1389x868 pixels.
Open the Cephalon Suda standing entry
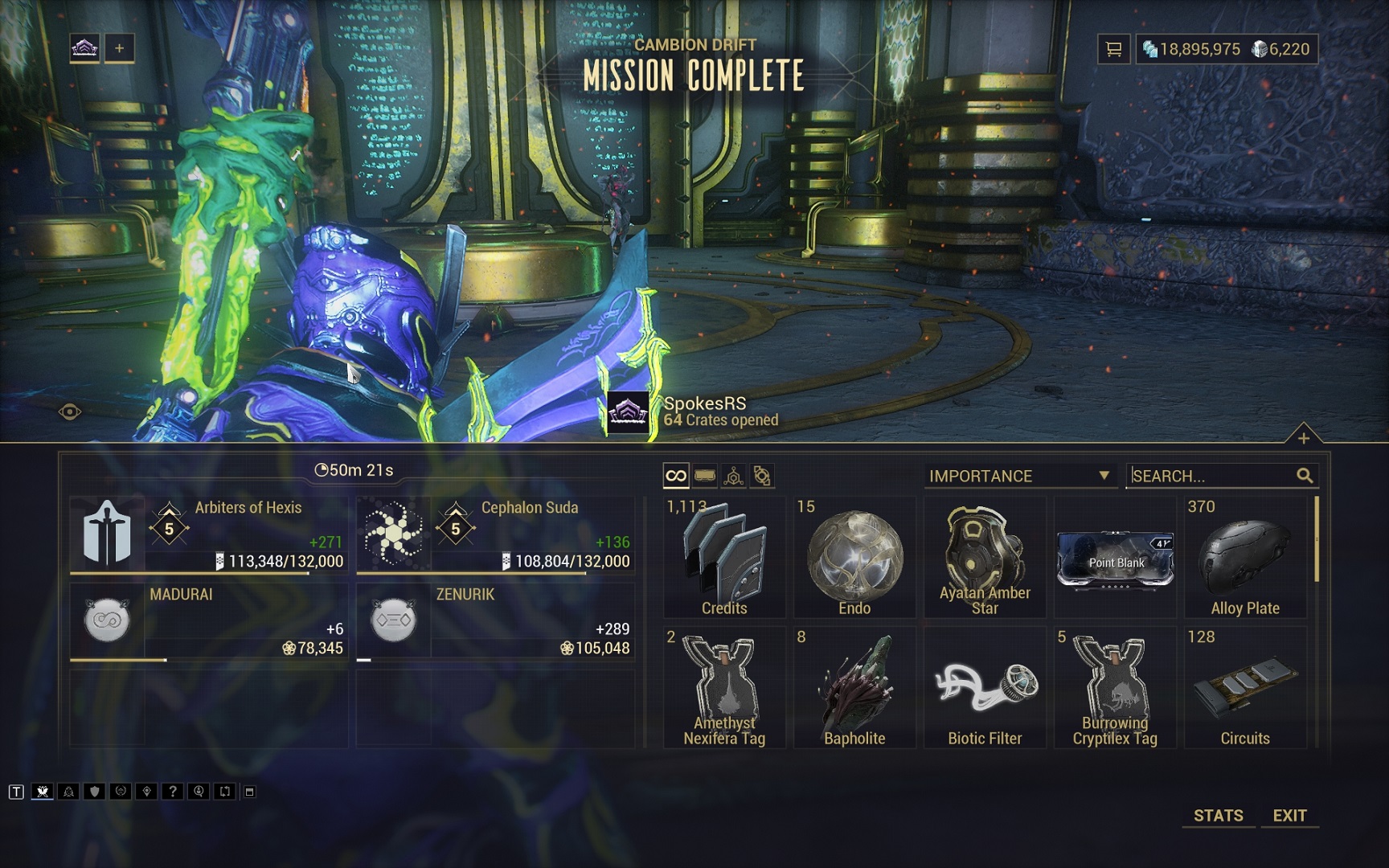tap(495, 534)
